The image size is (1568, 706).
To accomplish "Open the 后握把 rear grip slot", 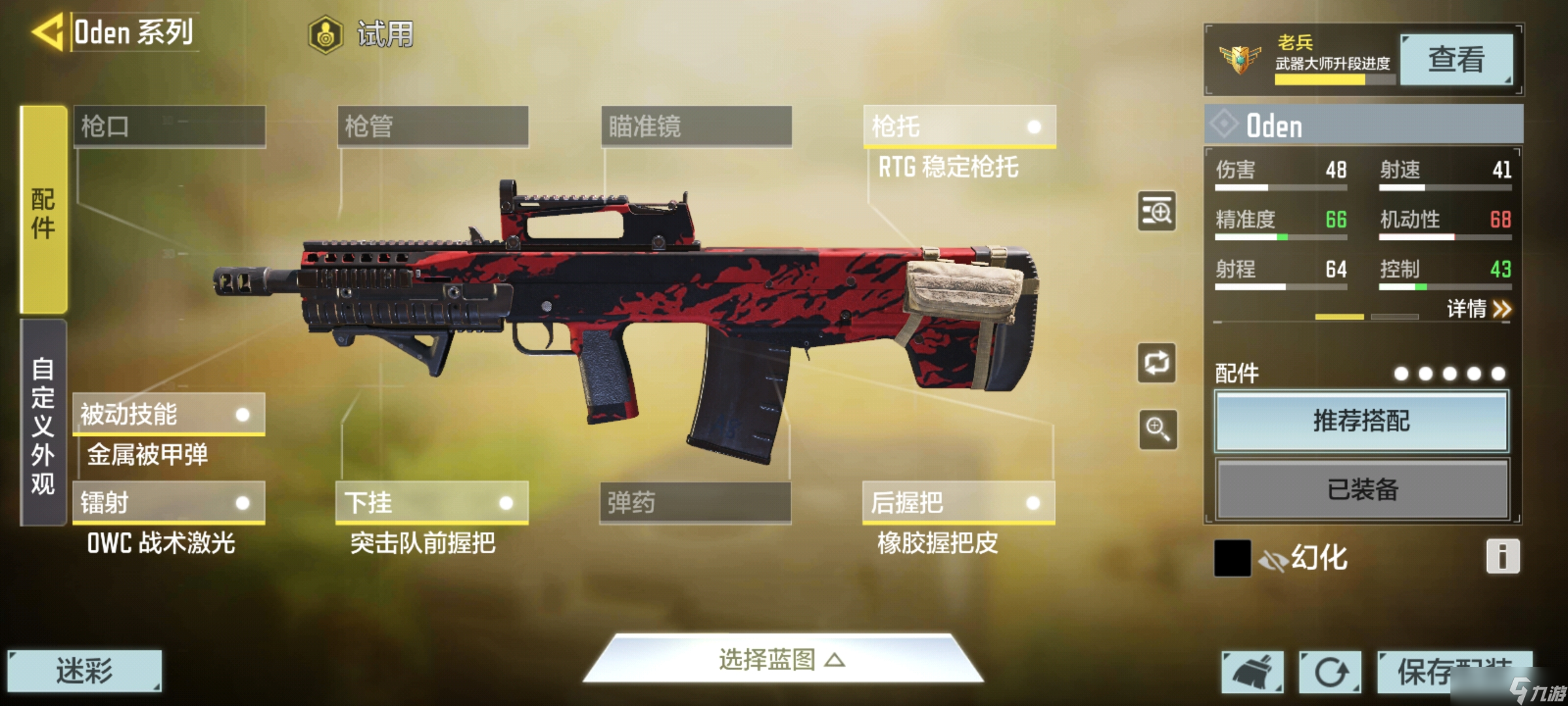I will coord(958,503).
